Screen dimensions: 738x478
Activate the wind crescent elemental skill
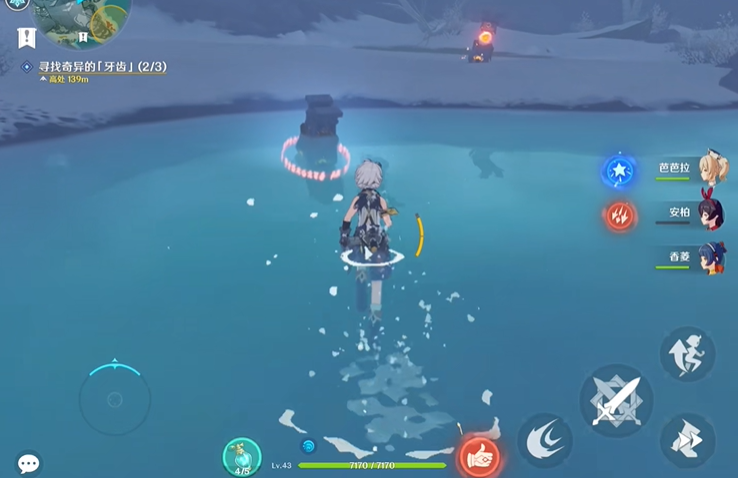click(544, 440)
